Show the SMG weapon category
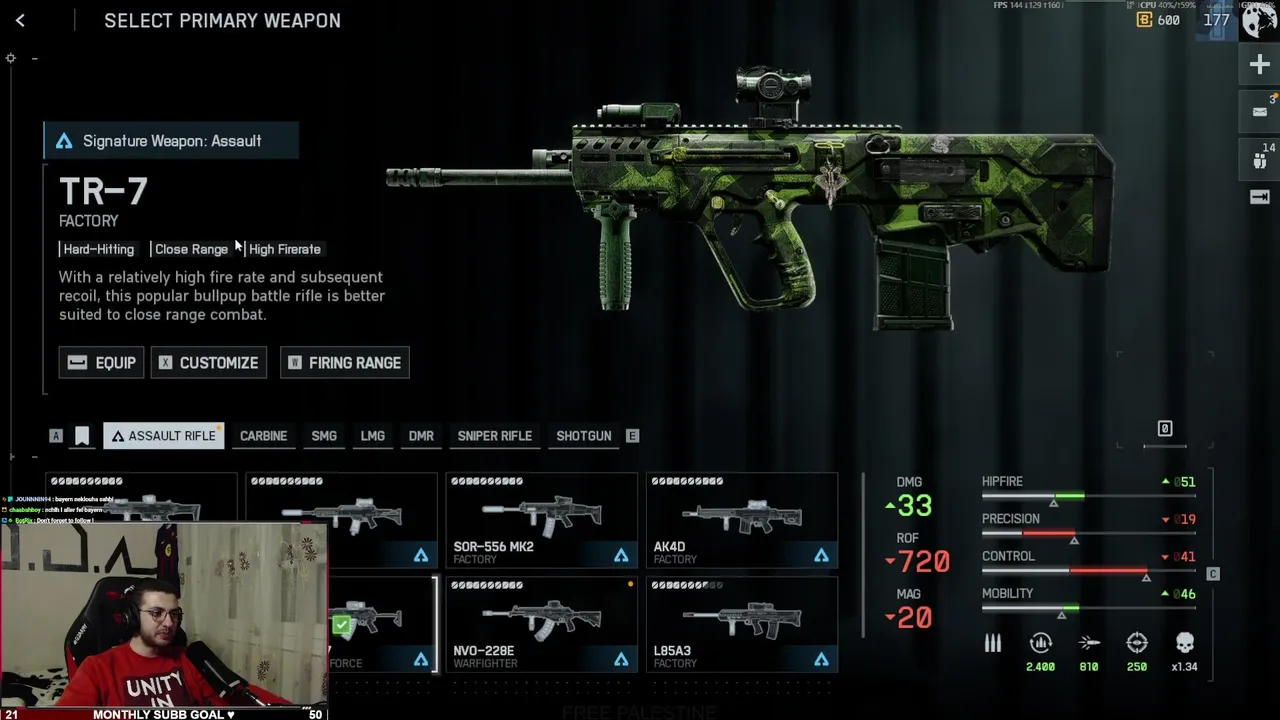The image size is (1280, 720). [324, 436]
